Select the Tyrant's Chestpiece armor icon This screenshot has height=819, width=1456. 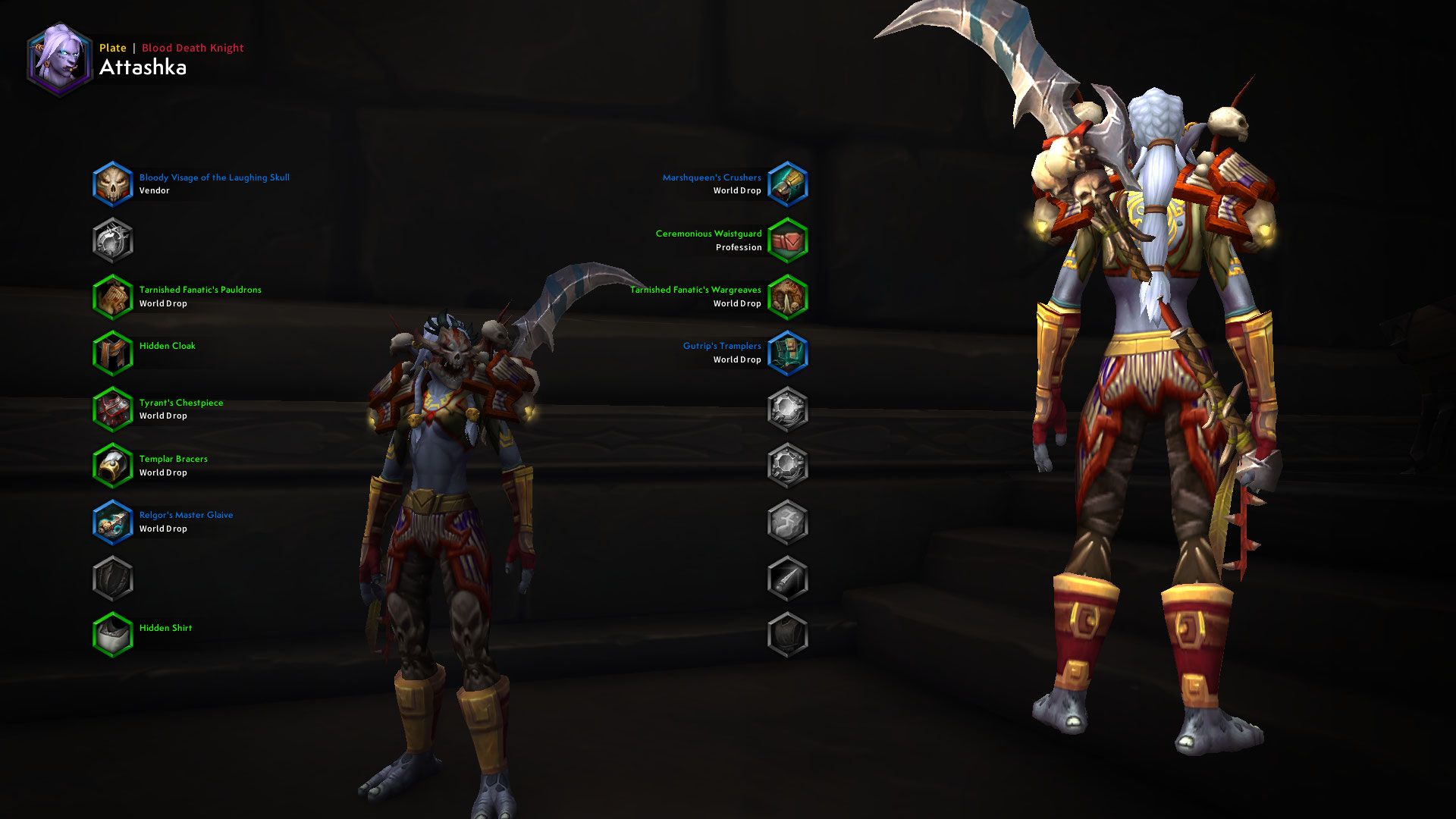click(x=112, y=409)
